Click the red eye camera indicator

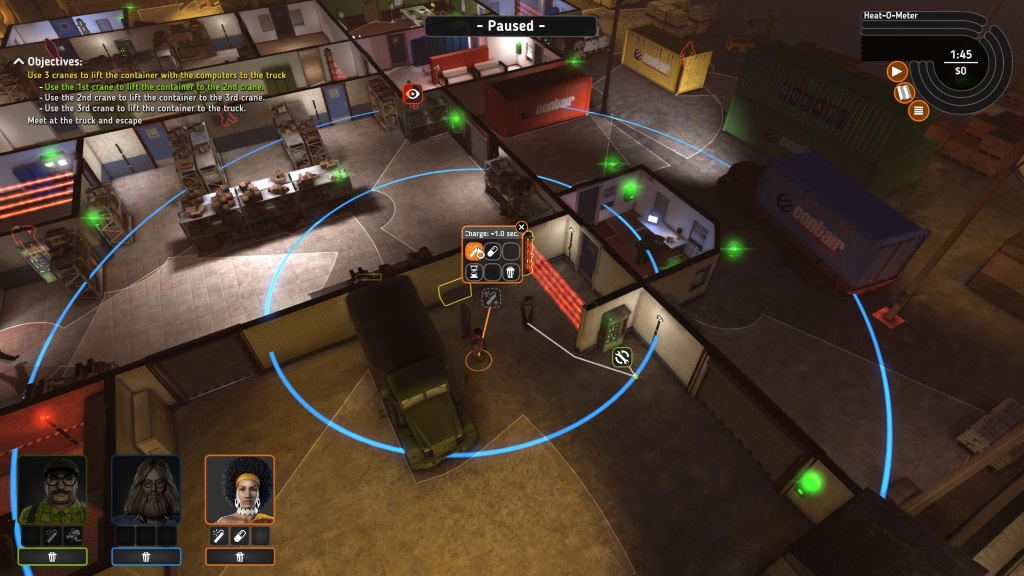click(411, 94)
